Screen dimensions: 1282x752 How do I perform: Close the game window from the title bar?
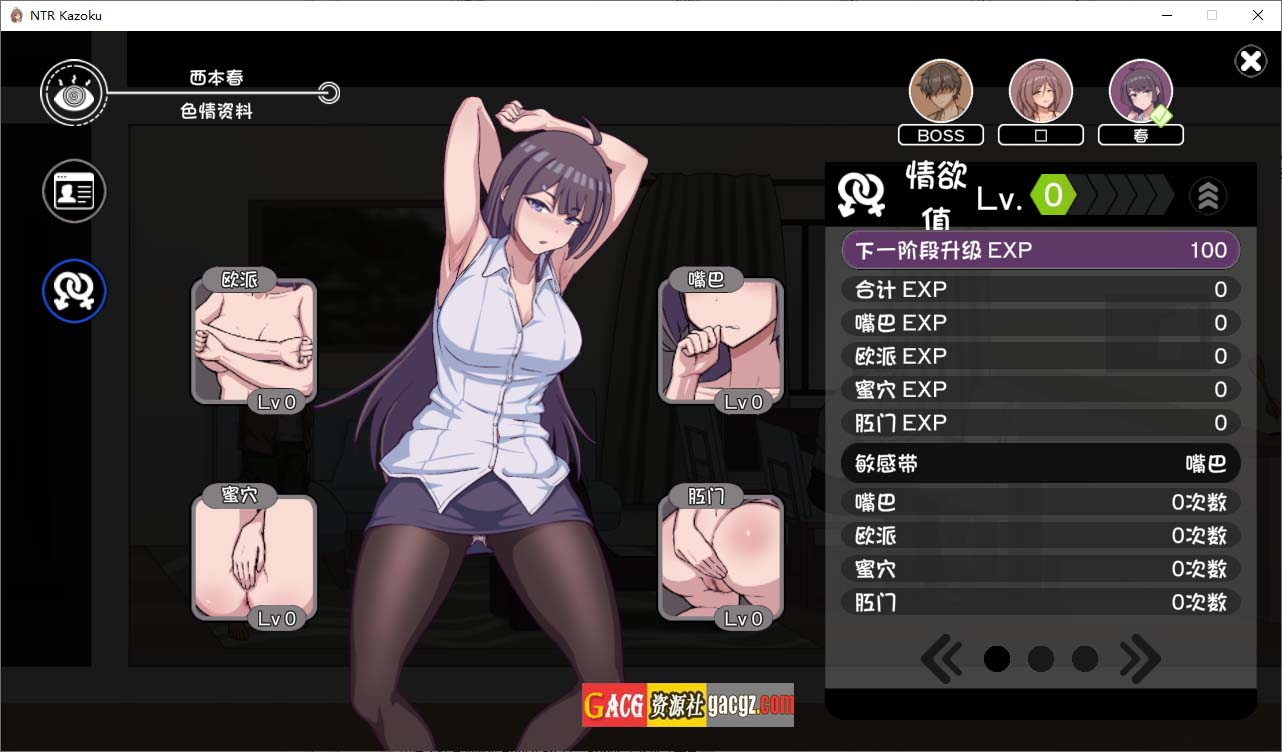point(1258,15)
